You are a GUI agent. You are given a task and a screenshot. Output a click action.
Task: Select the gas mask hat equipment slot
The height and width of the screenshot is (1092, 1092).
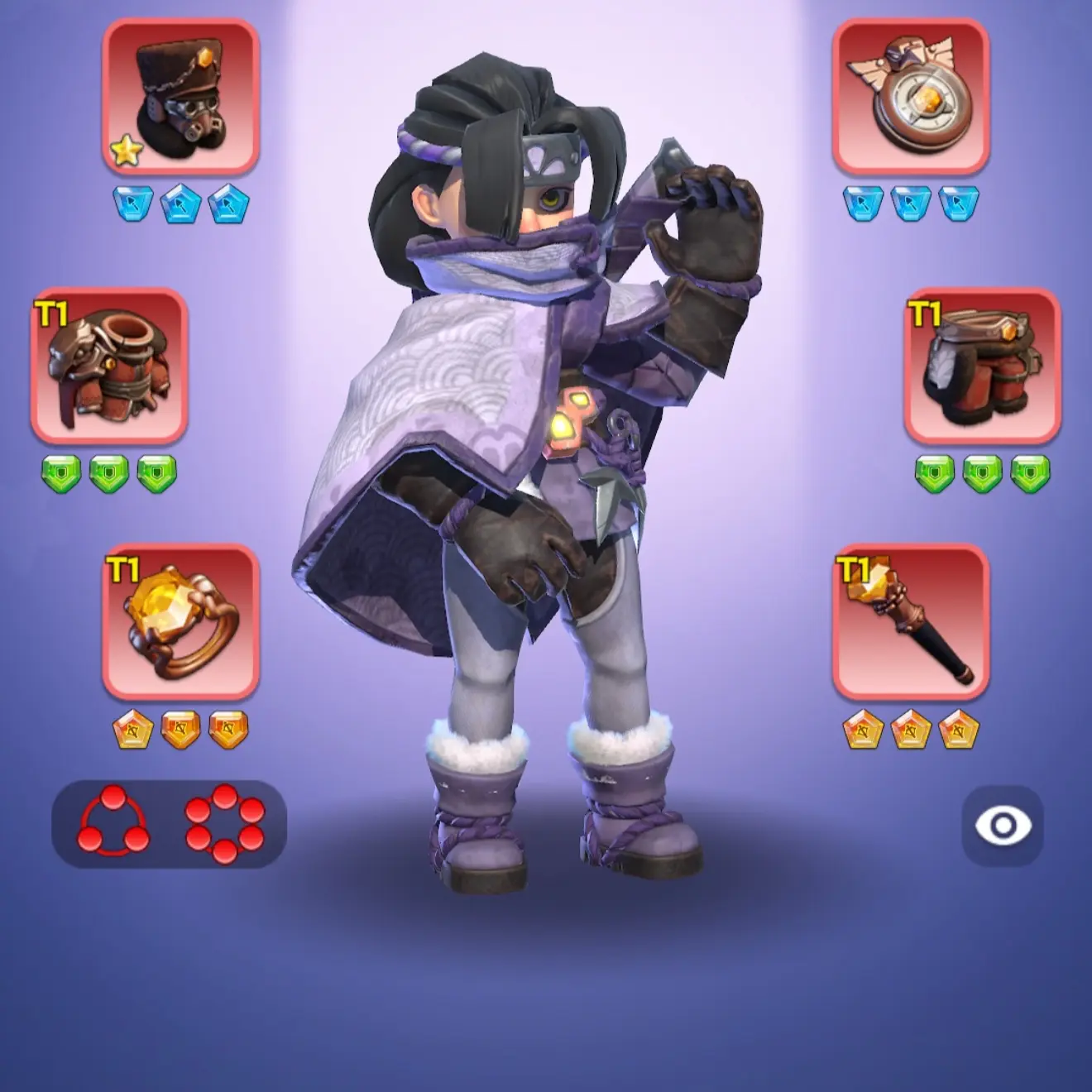coord(180,97)
